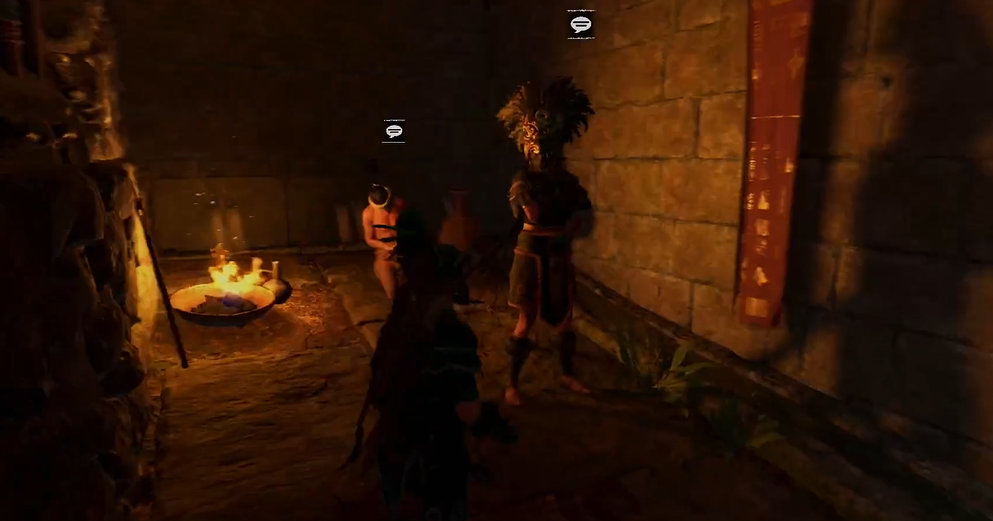The height and width of the screenshot is (521, 993).
Task: Click the speech bubble above the feathered-mask NPC
Action: (581, 24)
